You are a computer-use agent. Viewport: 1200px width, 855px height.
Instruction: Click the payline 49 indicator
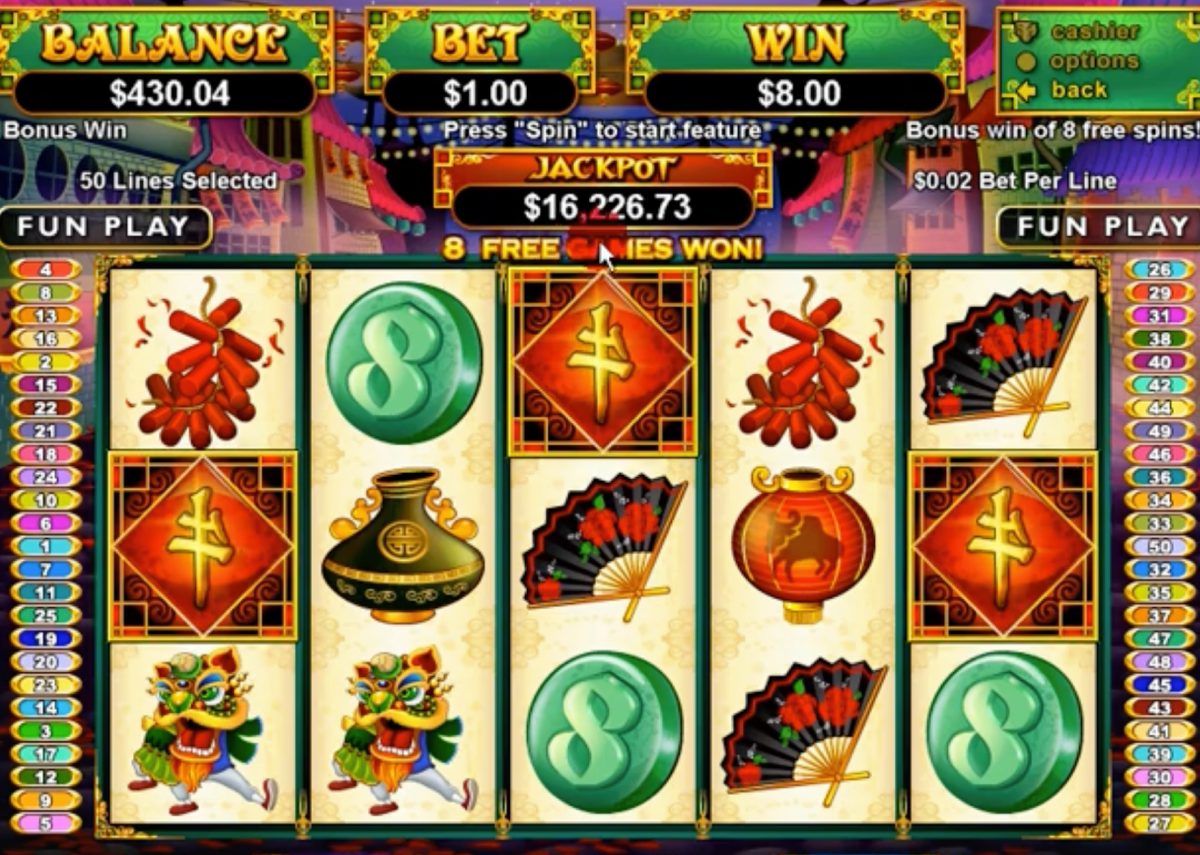(1159, 431)
